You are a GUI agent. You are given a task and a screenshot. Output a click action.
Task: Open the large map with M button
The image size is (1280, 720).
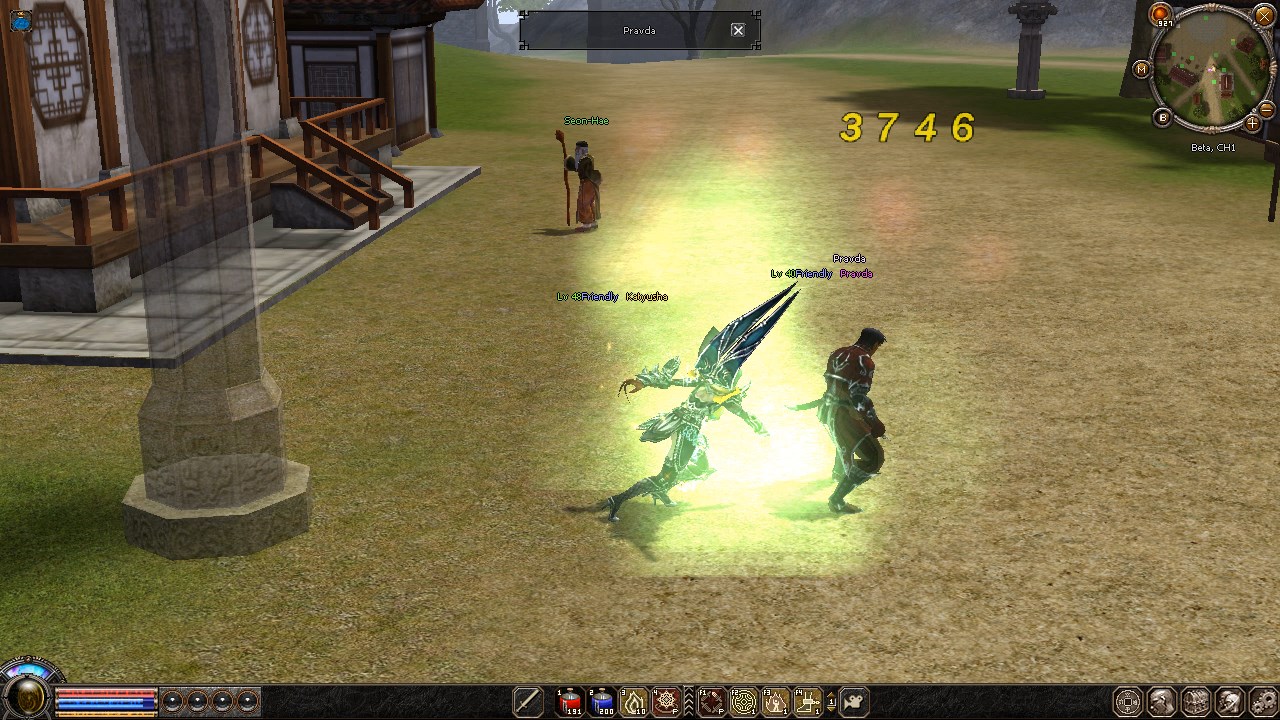1142,69
